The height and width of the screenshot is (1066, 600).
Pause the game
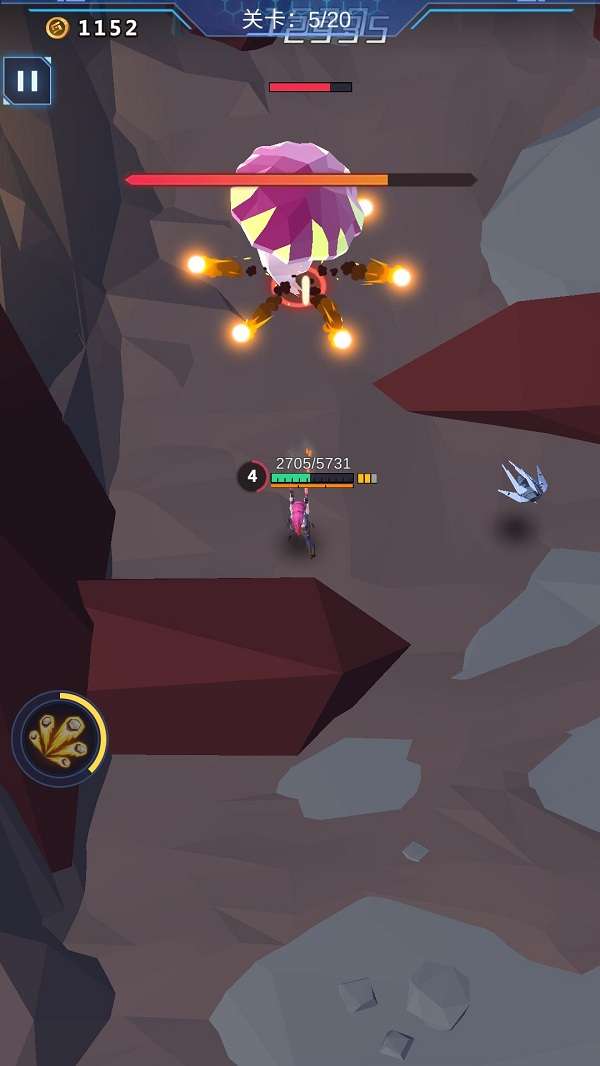[x=27, y=81]
